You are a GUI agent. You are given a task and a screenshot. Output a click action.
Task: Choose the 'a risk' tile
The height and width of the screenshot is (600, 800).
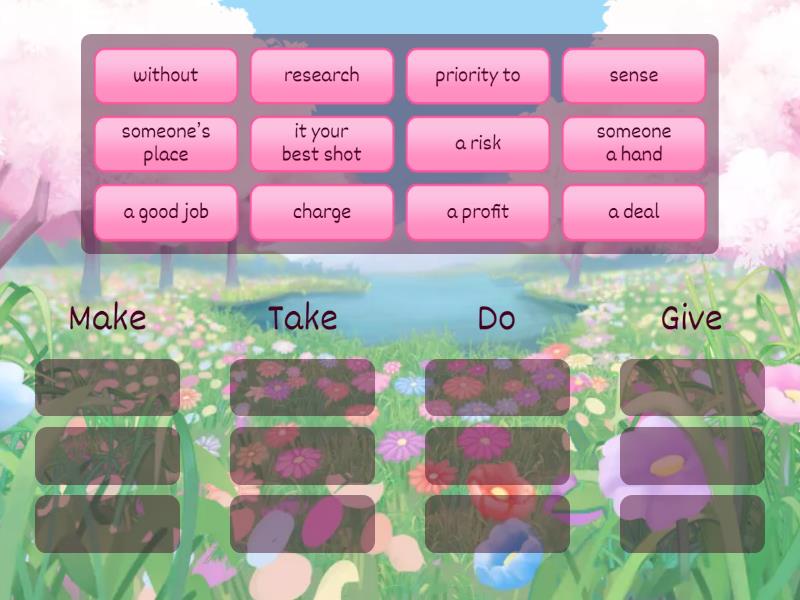[x=478, y=143]
